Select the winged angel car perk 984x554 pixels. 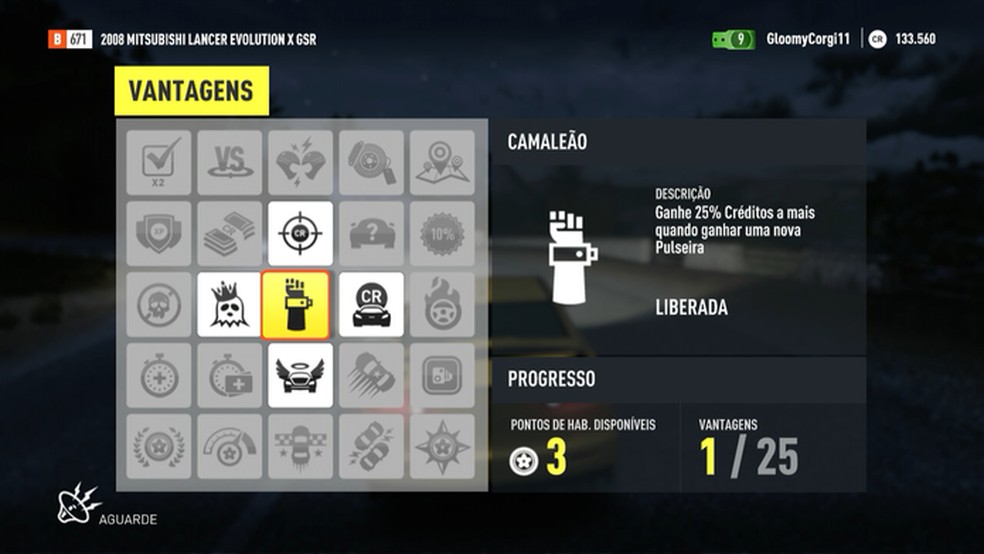pos(300,375)
